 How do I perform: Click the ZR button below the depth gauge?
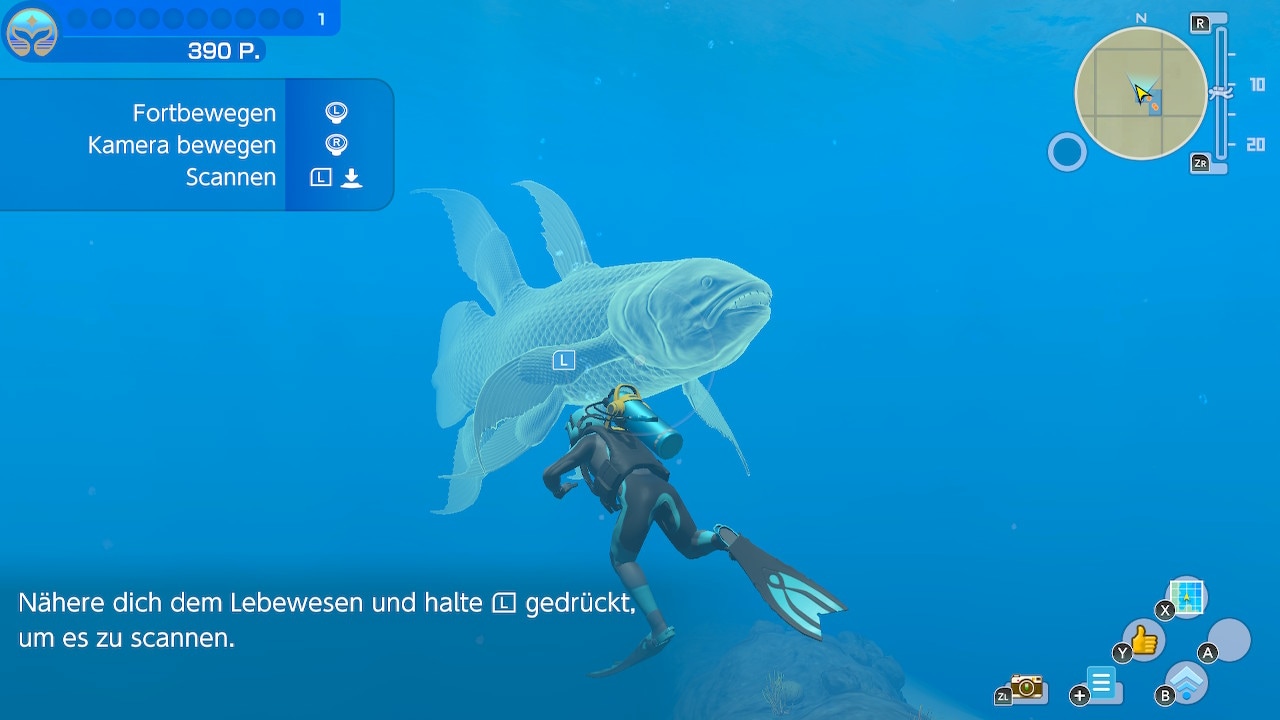coord(1202,163)
